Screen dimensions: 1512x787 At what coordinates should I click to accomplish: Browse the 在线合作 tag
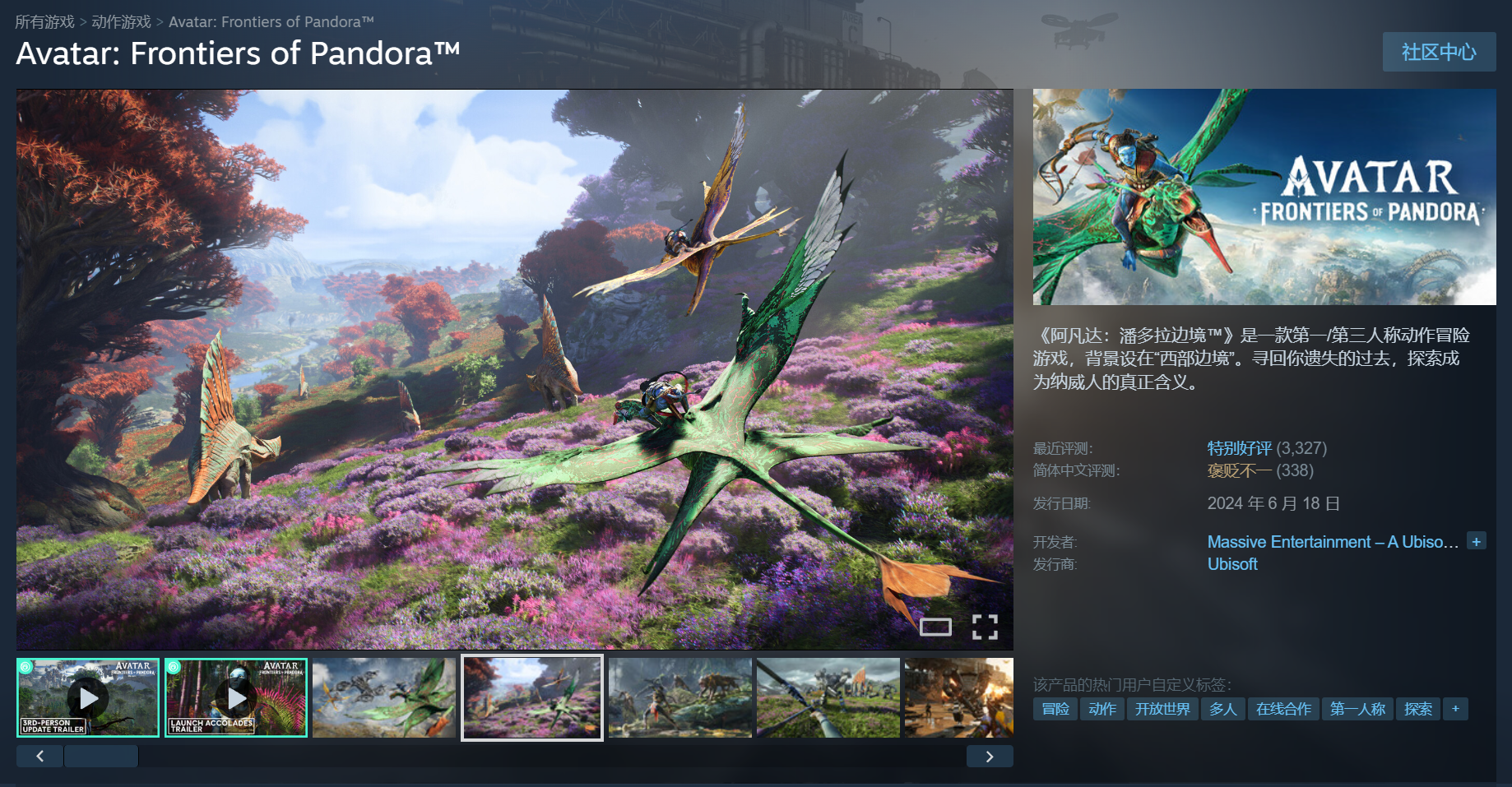click(x=1283, y=709)
